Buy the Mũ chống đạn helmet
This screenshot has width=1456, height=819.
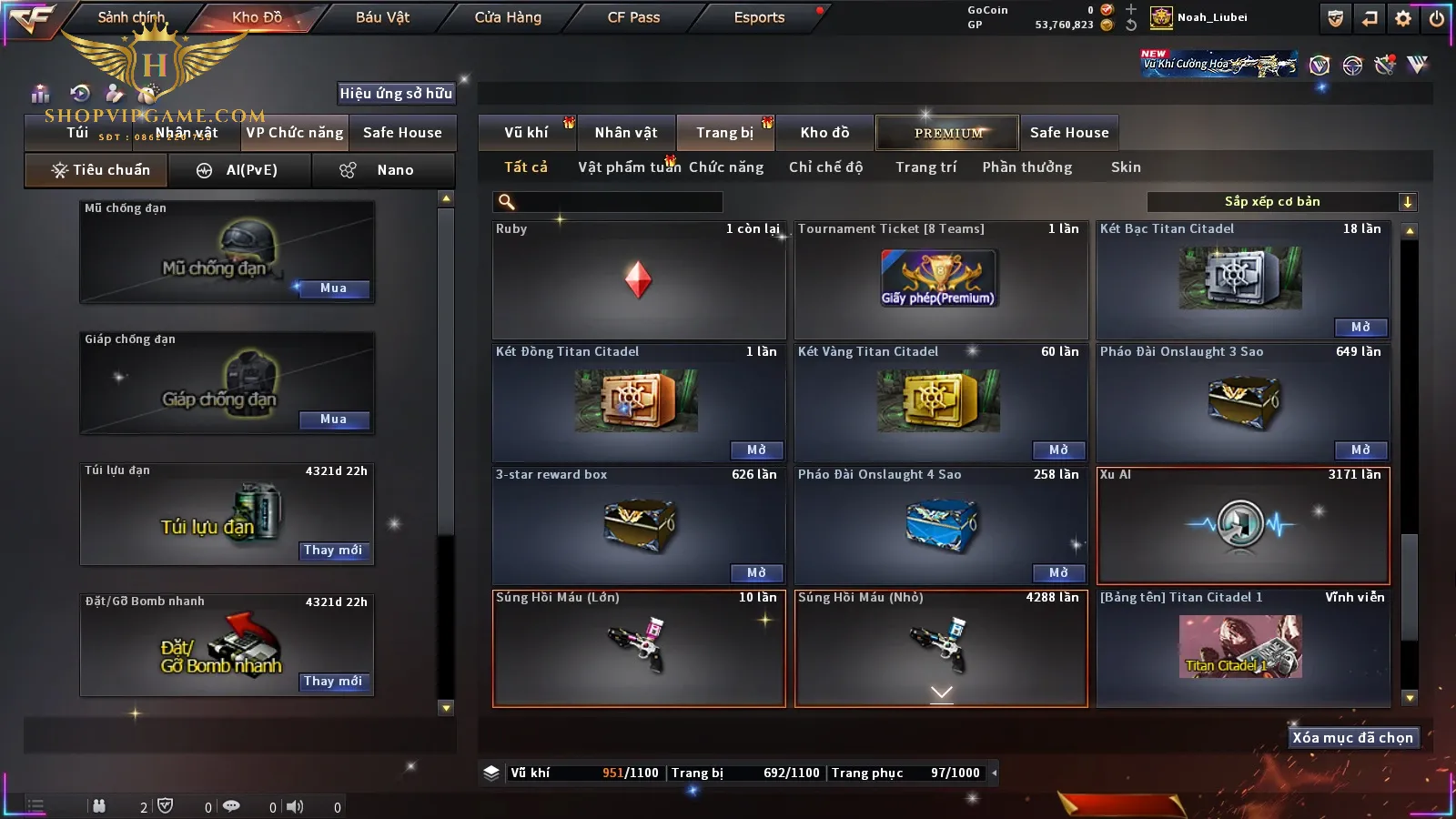coord(333,288)
